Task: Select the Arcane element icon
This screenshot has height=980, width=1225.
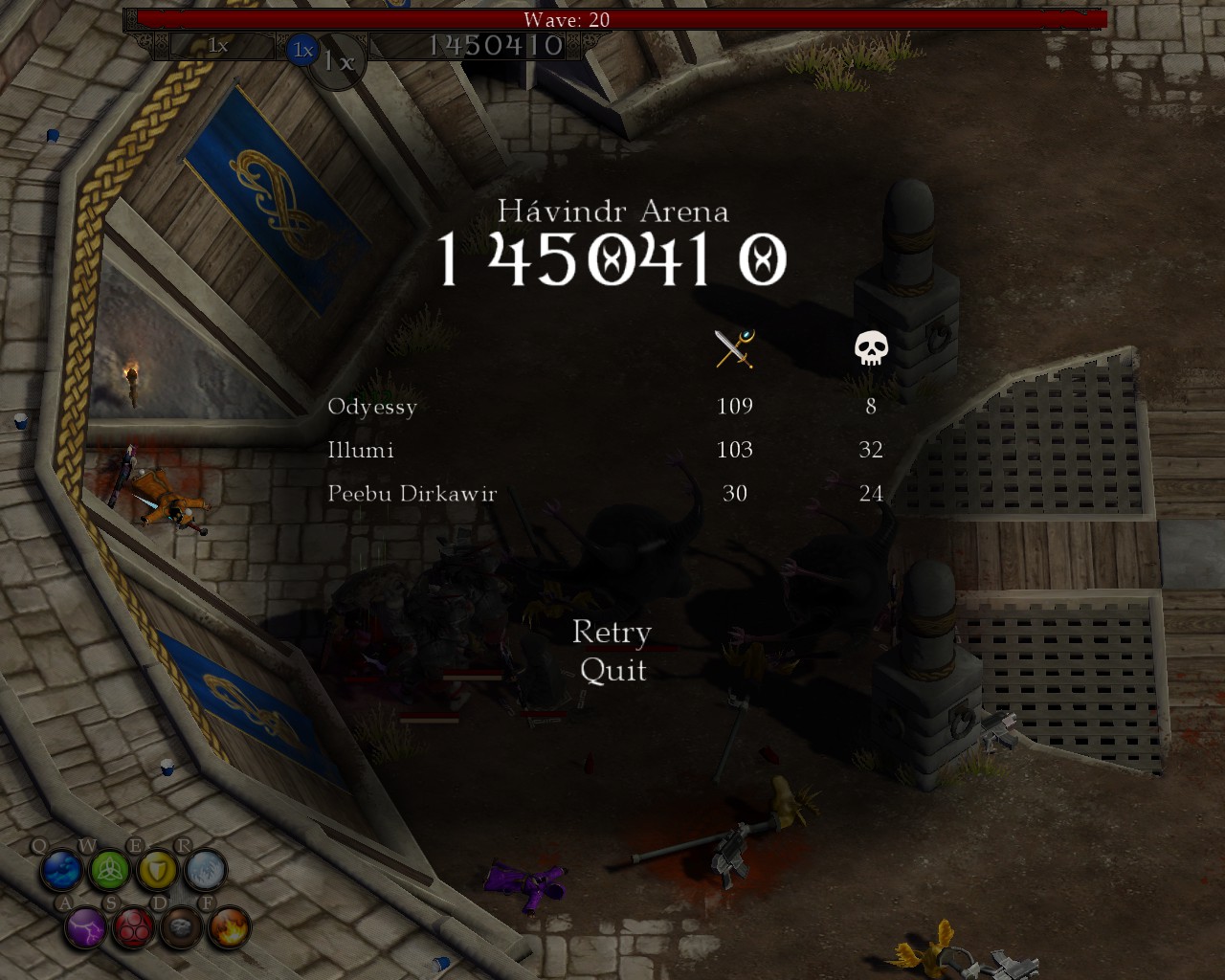Action: point(134,926)
